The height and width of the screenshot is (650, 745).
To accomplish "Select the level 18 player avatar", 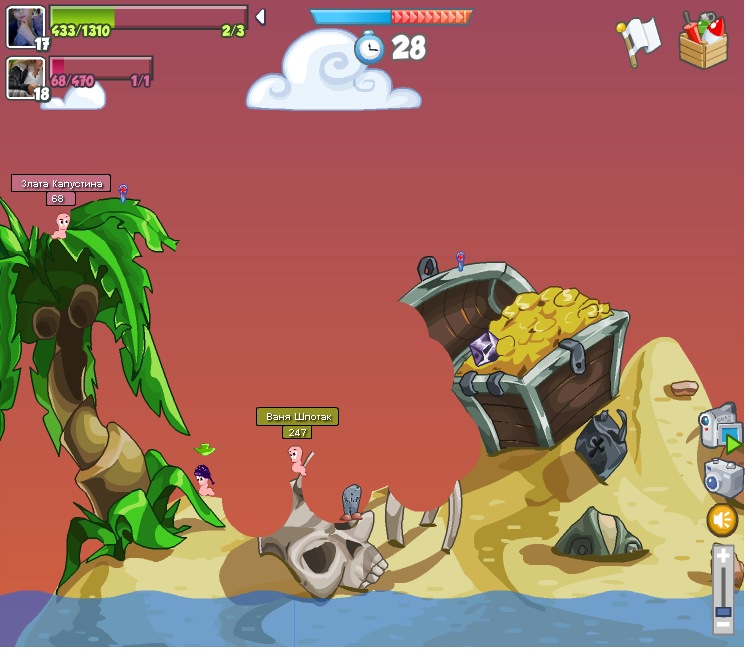I will [x=25, y=78].
